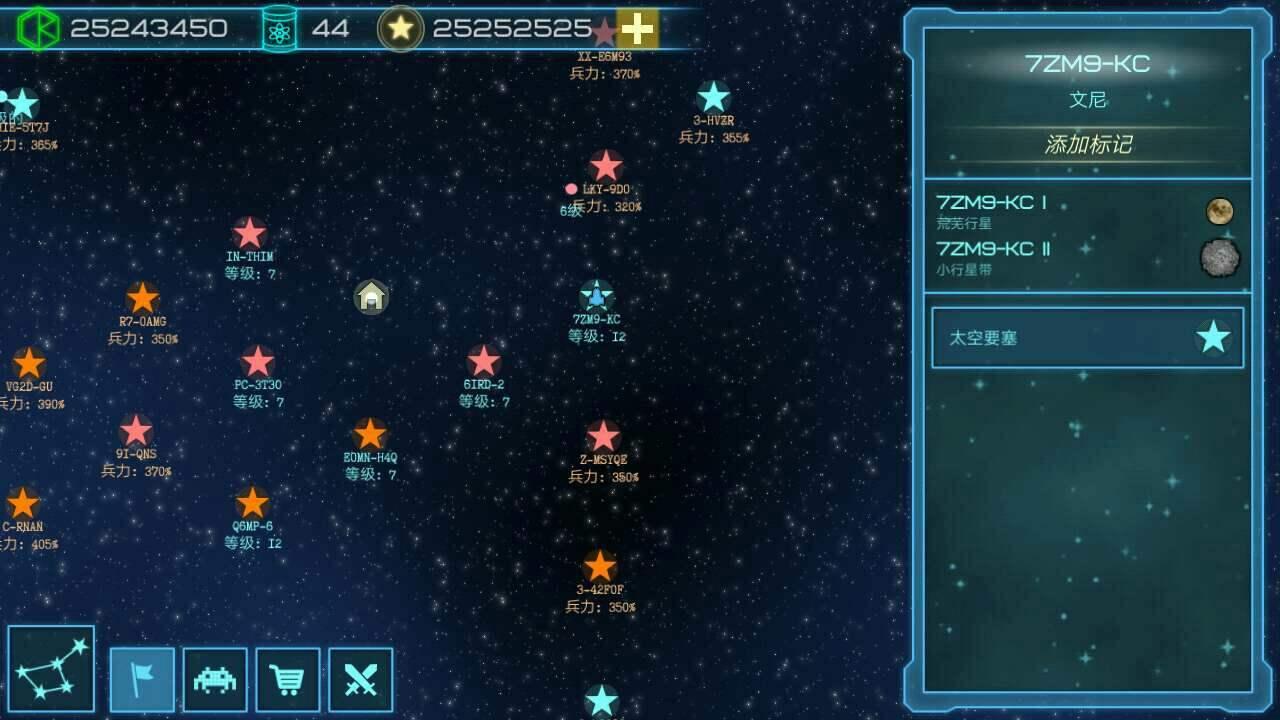Select the 9I-QNS star system

pos(136,431)
